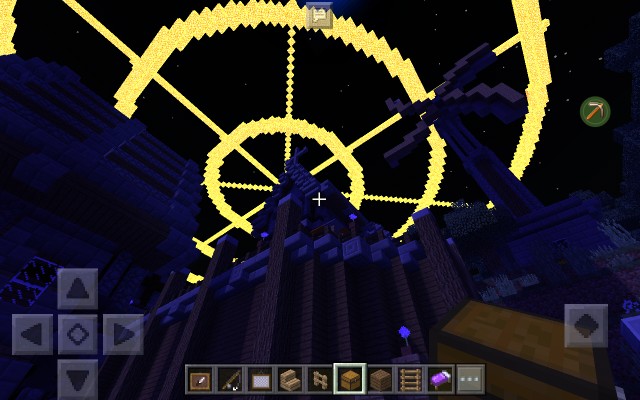
Task: Tap the round pickaxe icon
Action: click(595, 111)
